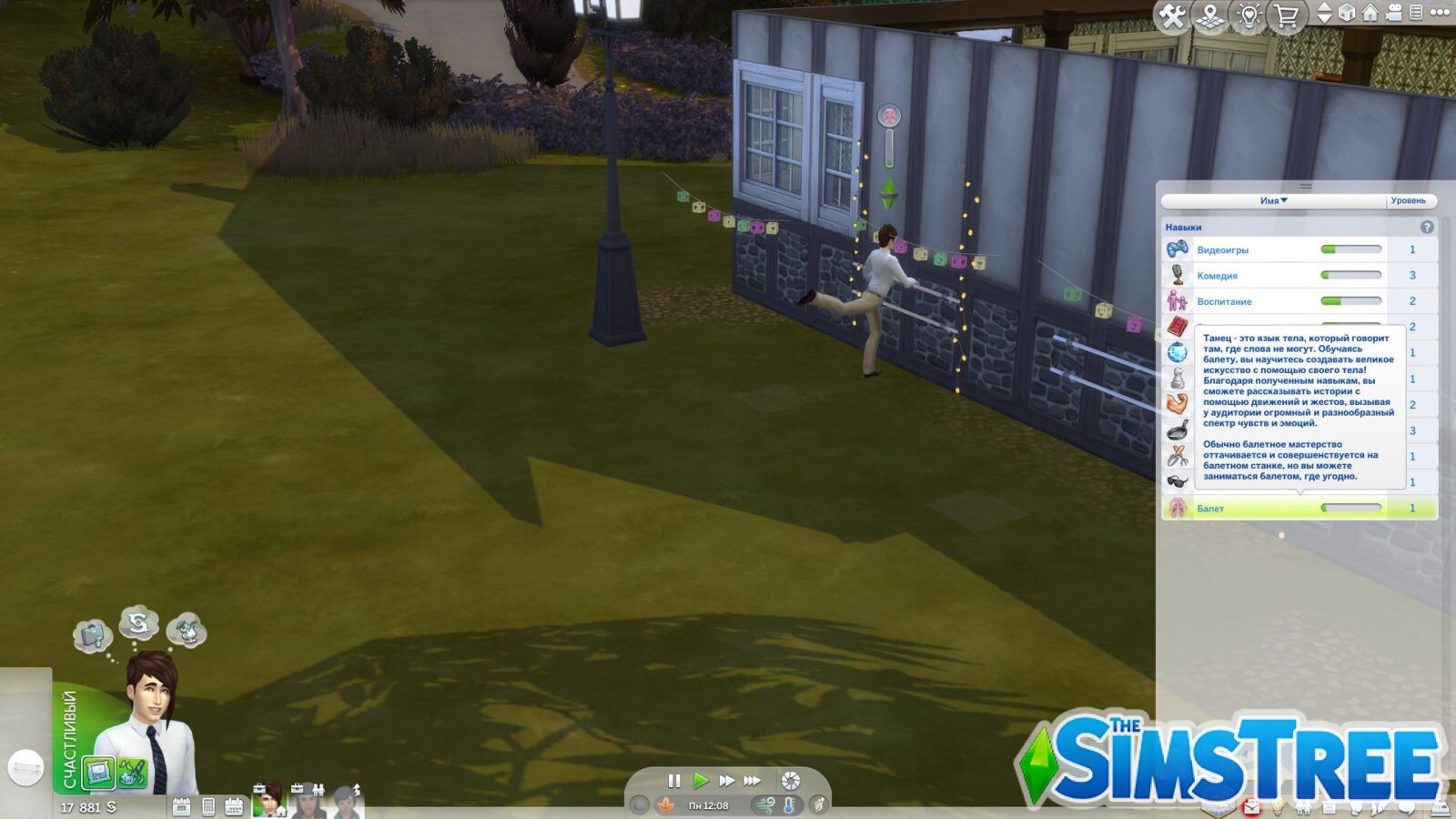Select the frying pan cooking skill icon
Viewport: 1456px width, 819px height.
click(1178, 430)
